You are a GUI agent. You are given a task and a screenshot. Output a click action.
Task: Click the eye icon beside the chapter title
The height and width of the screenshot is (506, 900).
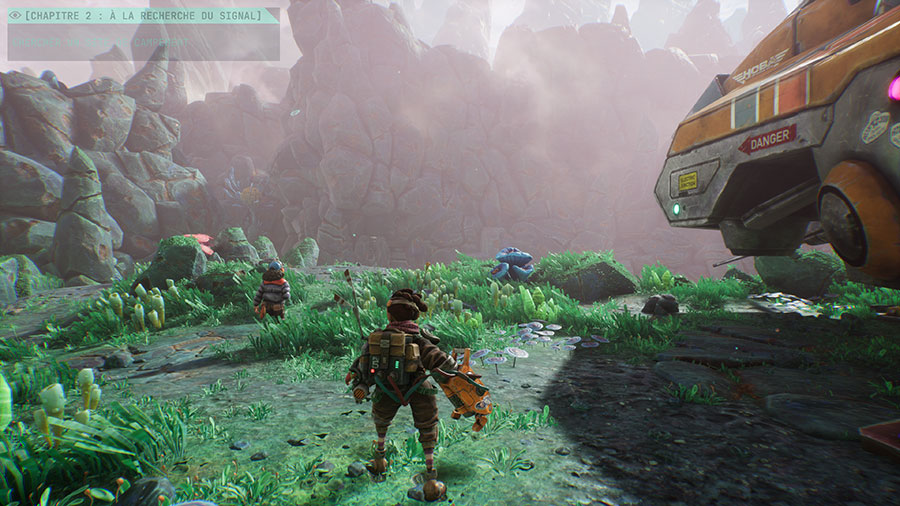pyautogui.click(x=15, y=16)
